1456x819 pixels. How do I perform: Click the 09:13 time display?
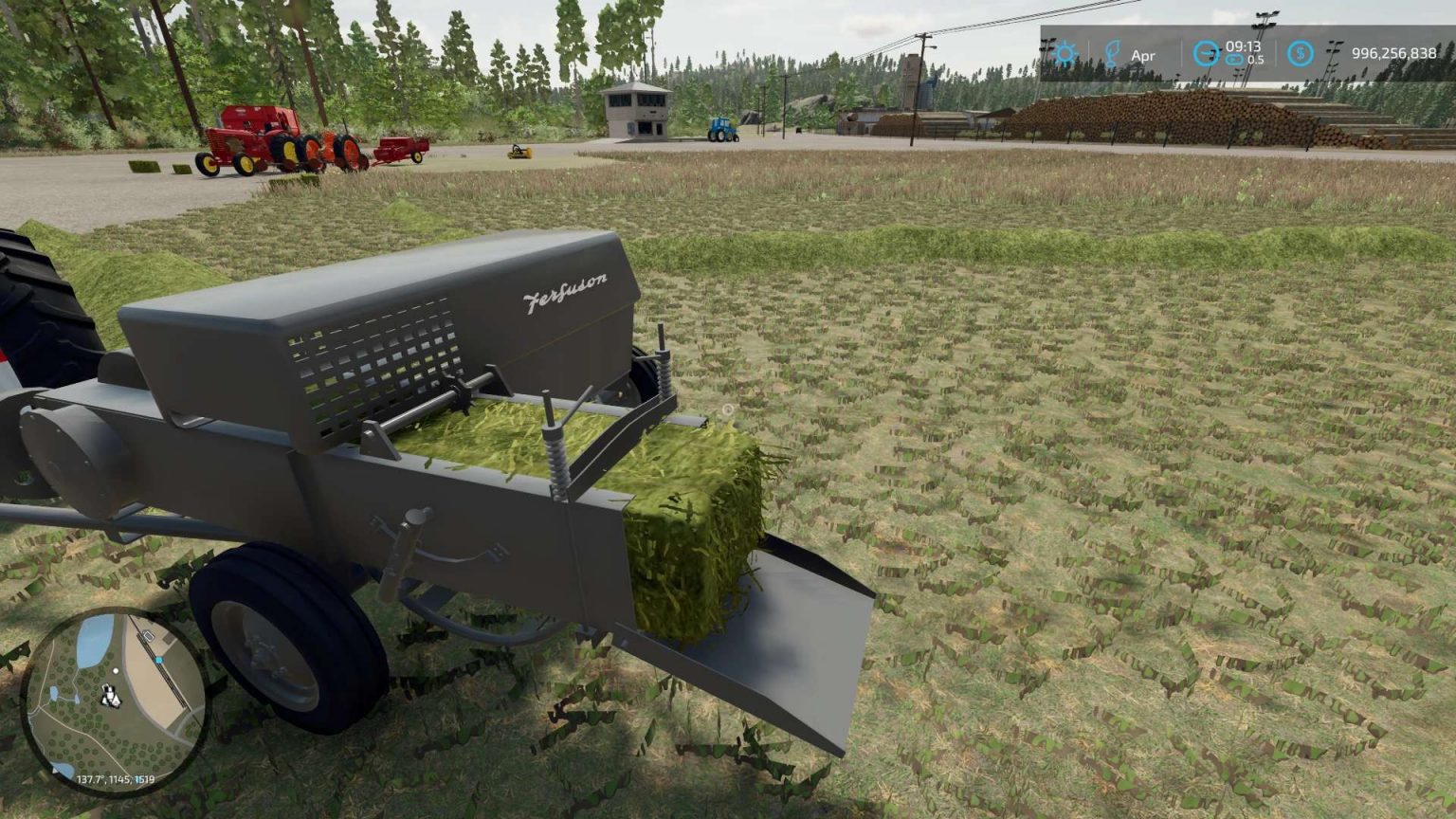pos(1243,47)
